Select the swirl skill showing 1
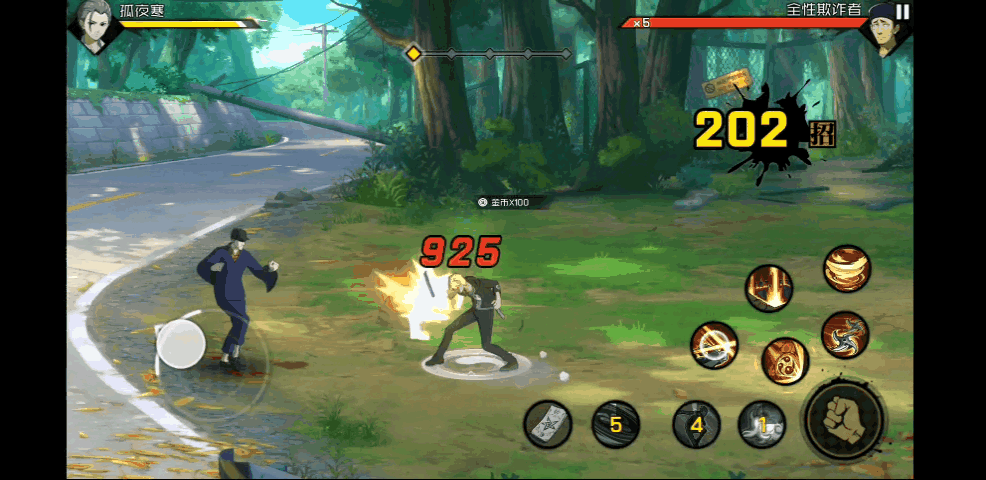 [x=762, y=425]
